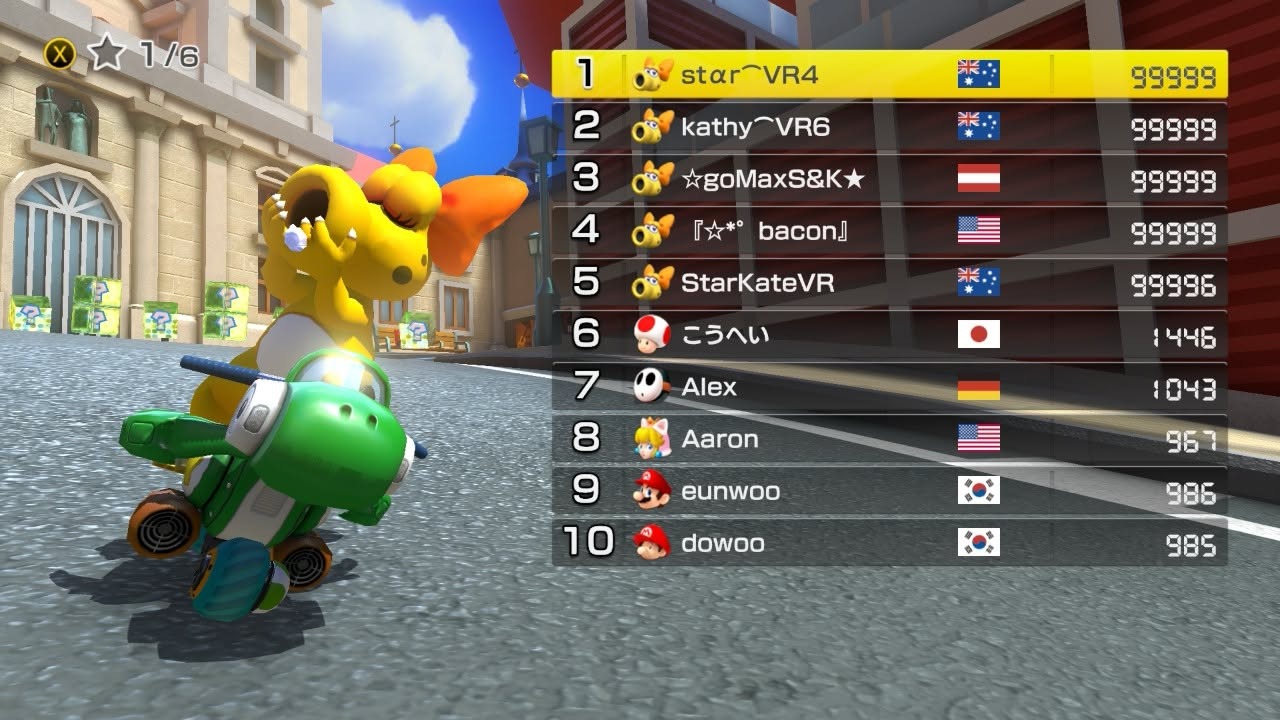The image size is (1280, 720).
Task: Select the stαr⌒VR4 player row
Action: pyautogui.click(x=889, y=75)
